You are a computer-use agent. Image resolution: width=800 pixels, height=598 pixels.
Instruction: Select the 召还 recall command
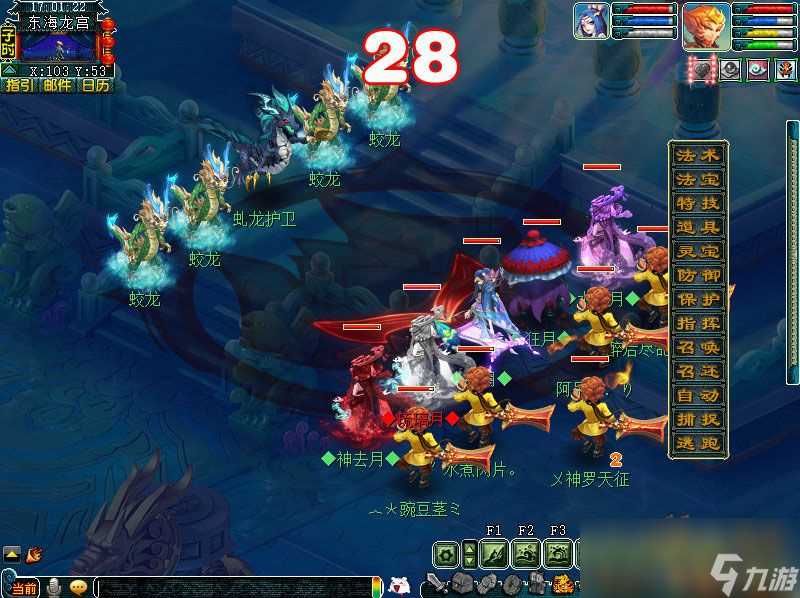(x=699, y=372)
